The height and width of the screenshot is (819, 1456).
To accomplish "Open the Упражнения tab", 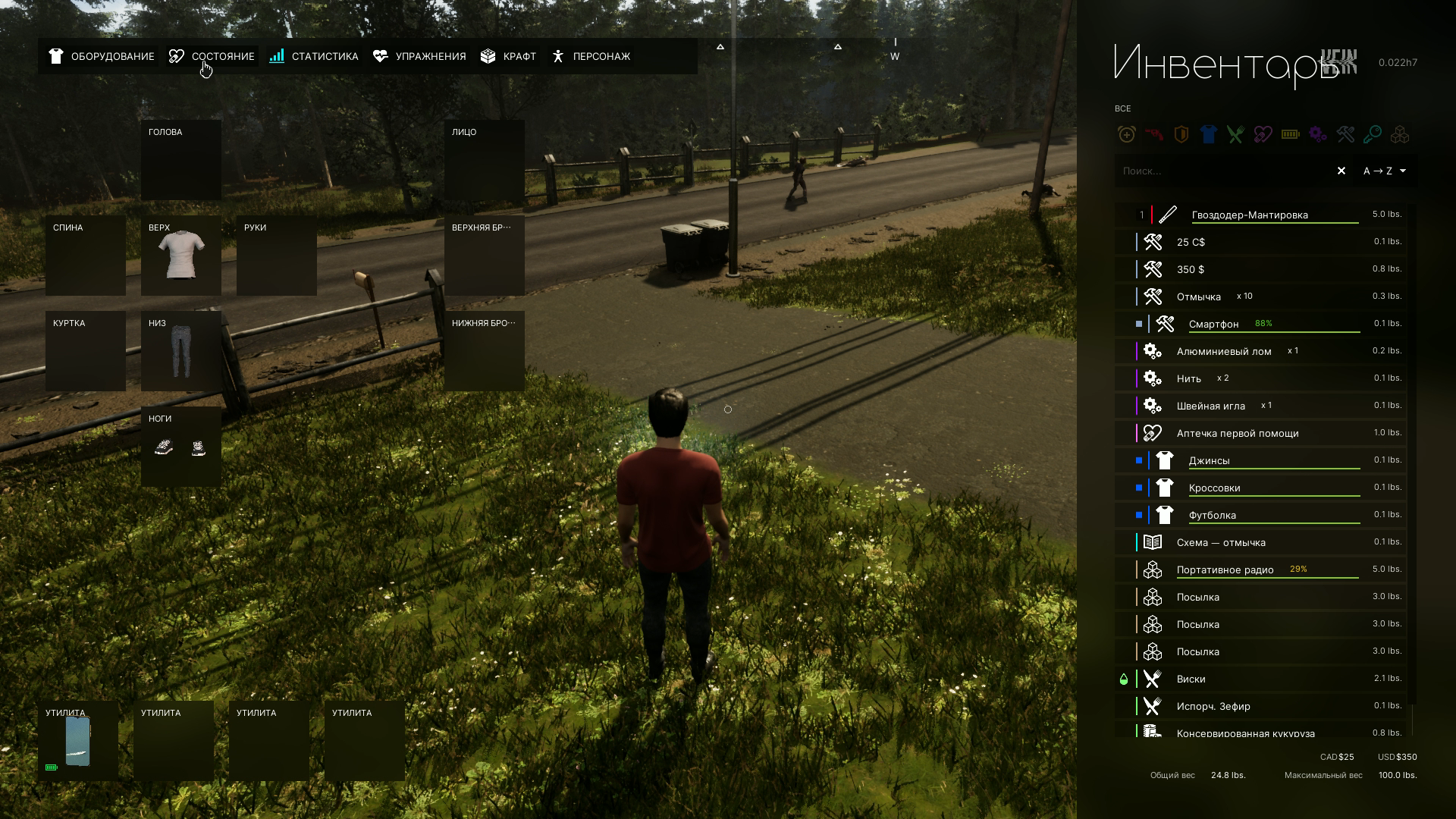I will 420,57.
